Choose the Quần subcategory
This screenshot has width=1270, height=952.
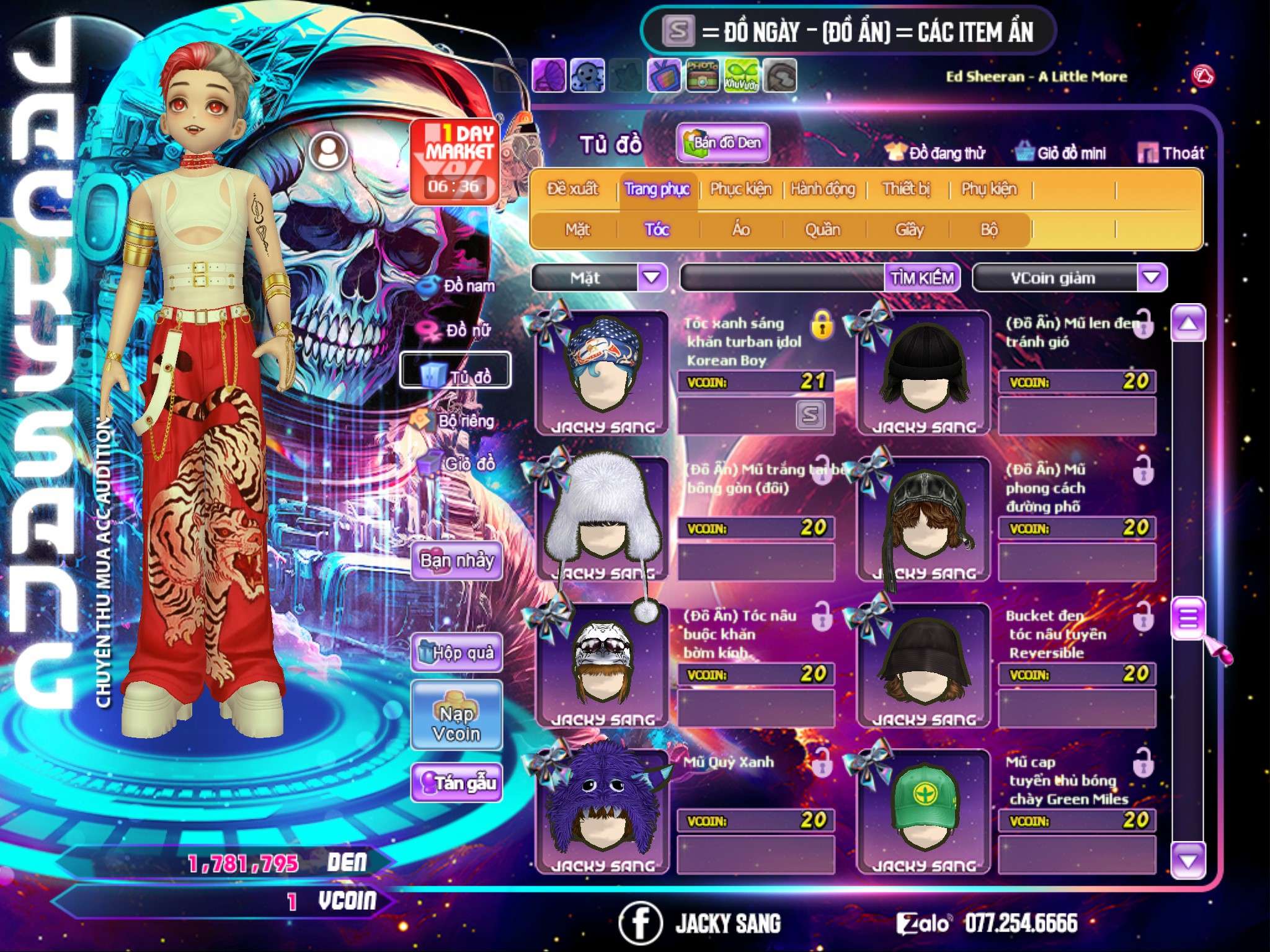point(822,229)
